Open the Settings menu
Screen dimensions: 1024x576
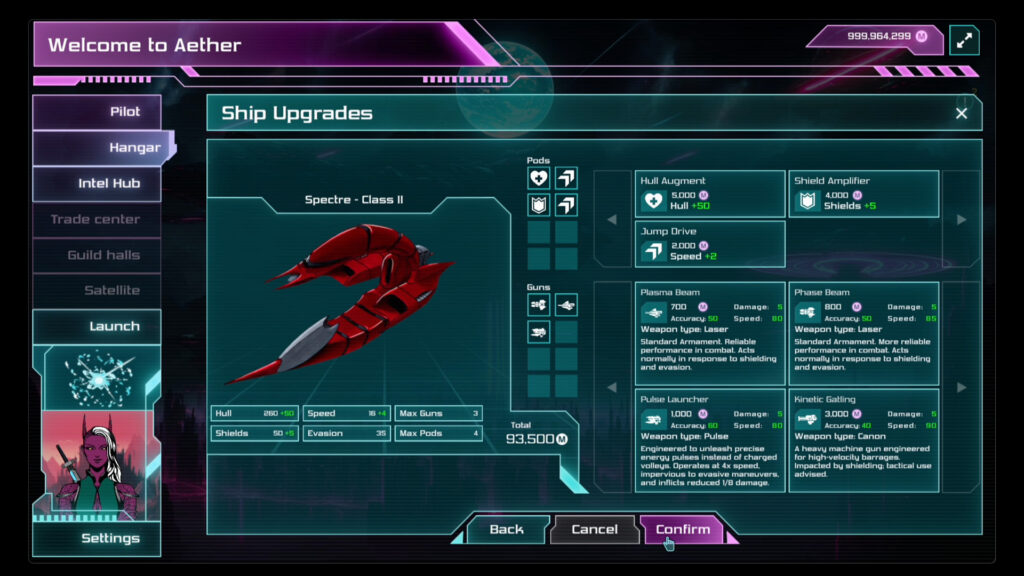[x=97, y=538]
